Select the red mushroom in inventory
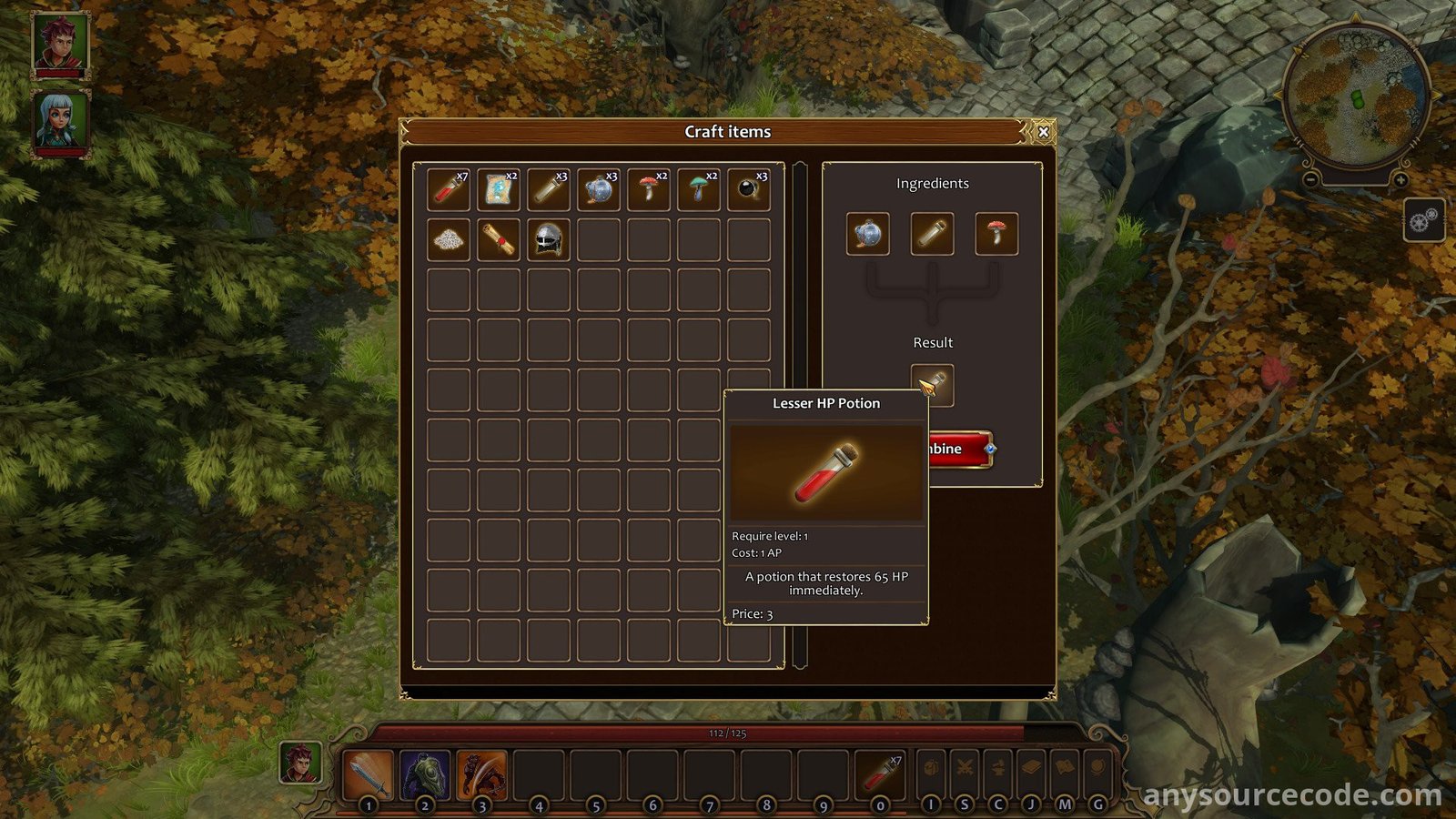 [649, 189]
